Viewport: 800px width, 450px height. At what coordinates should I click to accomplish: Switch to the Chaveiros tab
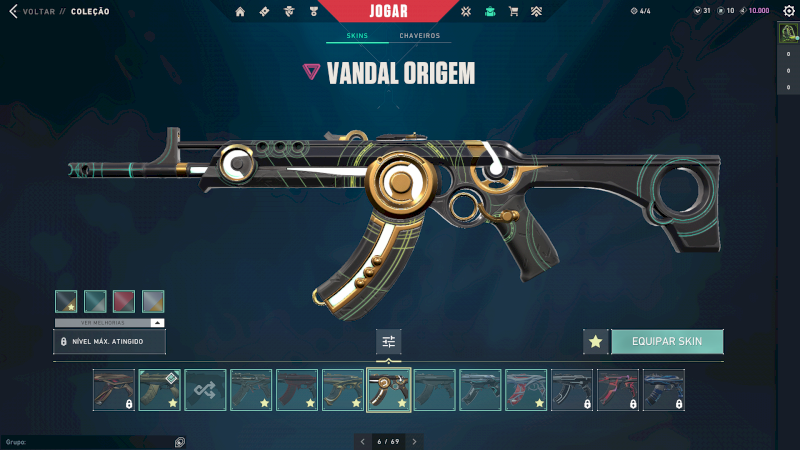419,36
